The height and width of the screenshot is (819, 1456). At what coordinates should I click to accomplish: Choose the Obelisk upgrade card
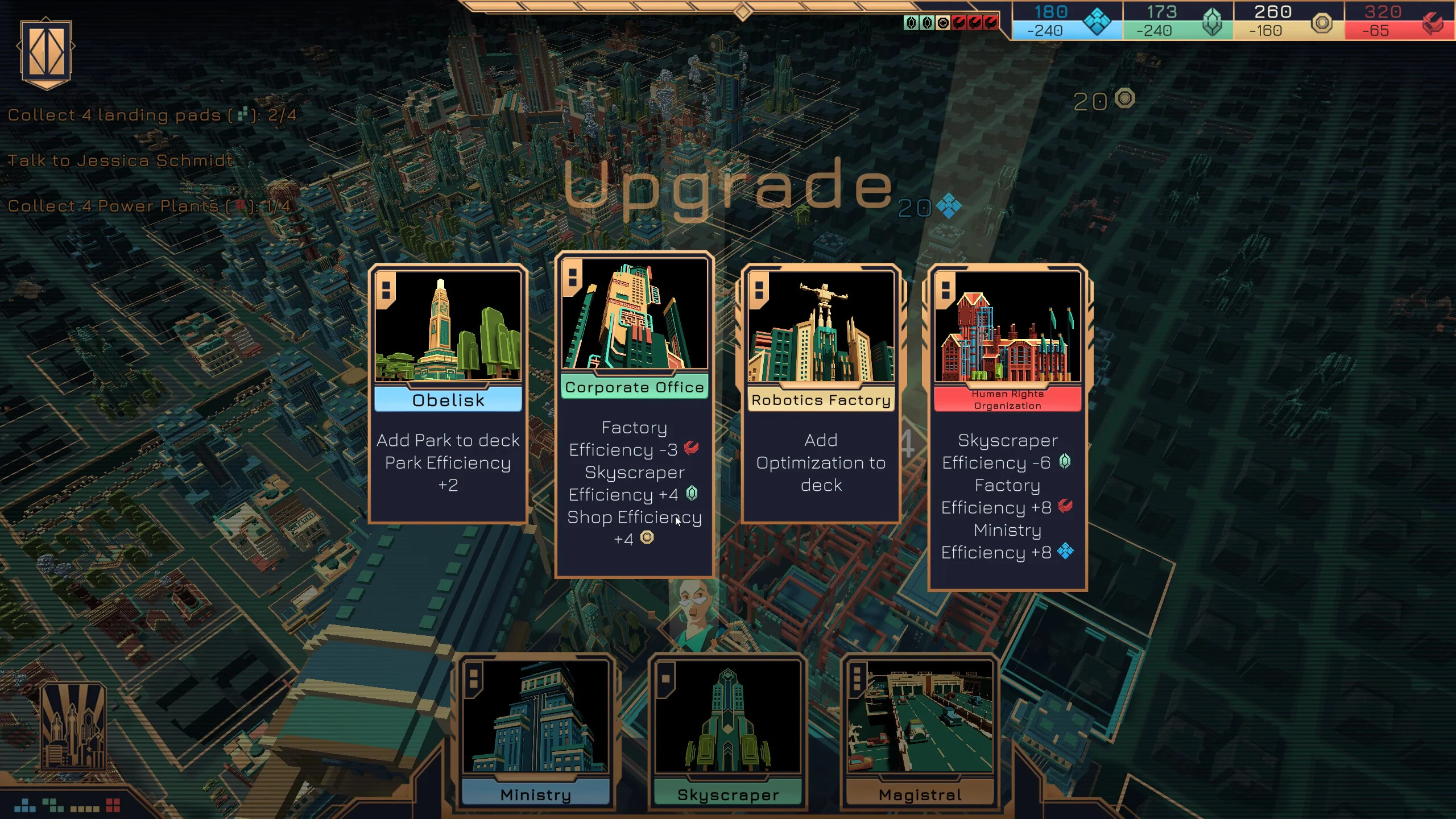click(x=448, y=394)
